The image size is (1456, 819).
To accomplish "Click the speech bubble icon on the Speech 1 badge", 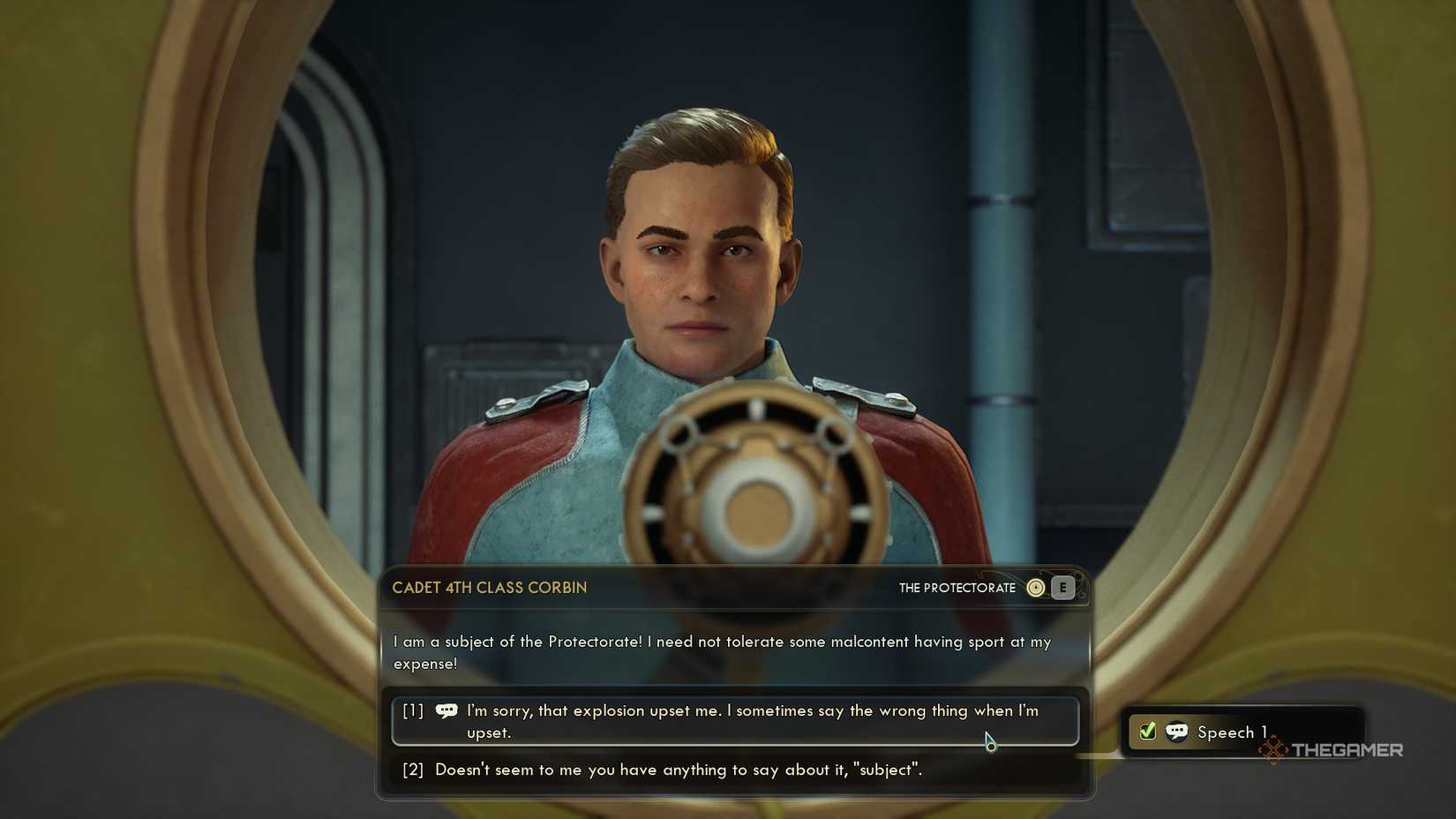I will pos(1176,731).
